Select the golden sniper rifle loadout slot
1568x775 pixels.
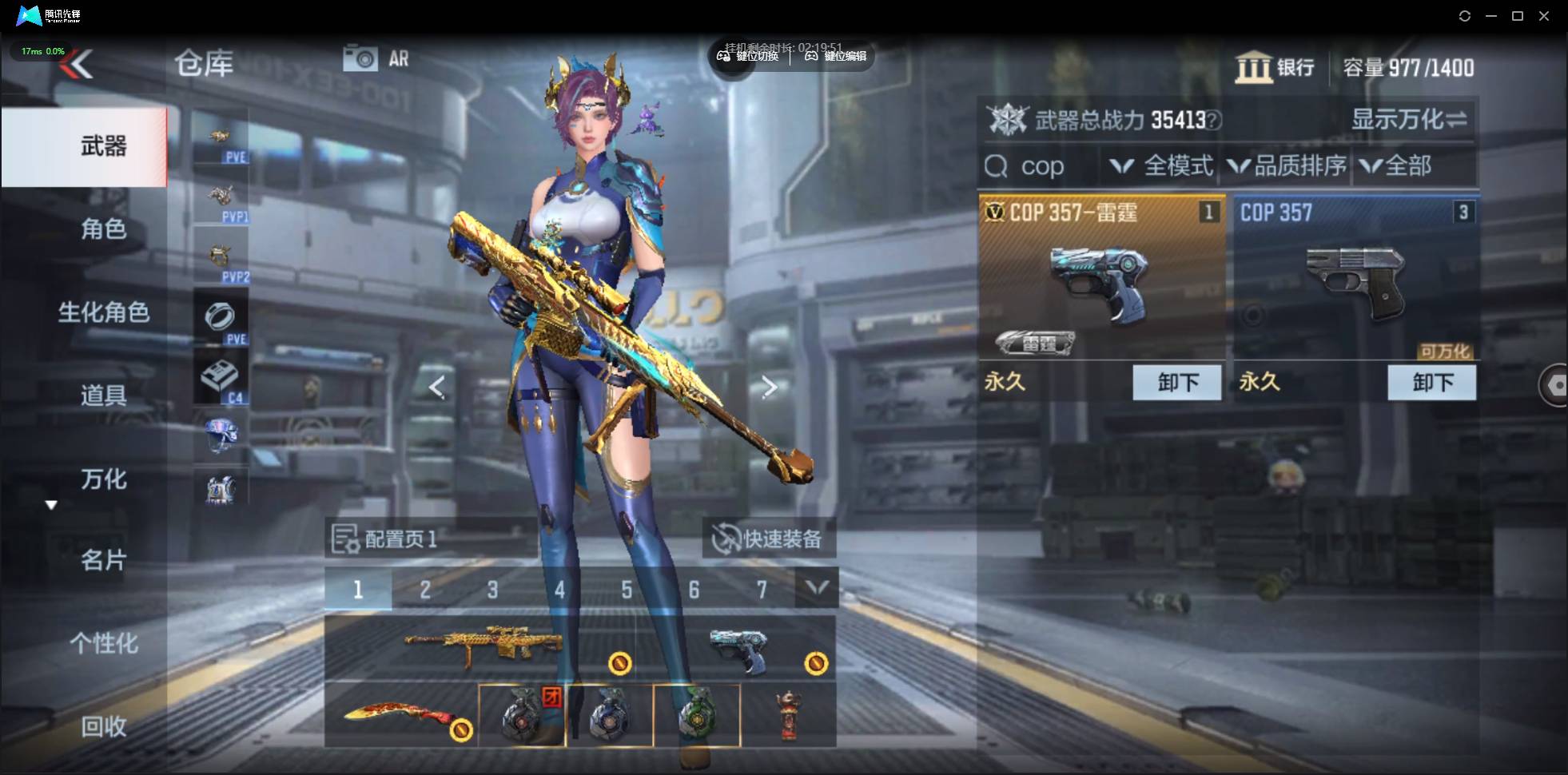[484, 647]
